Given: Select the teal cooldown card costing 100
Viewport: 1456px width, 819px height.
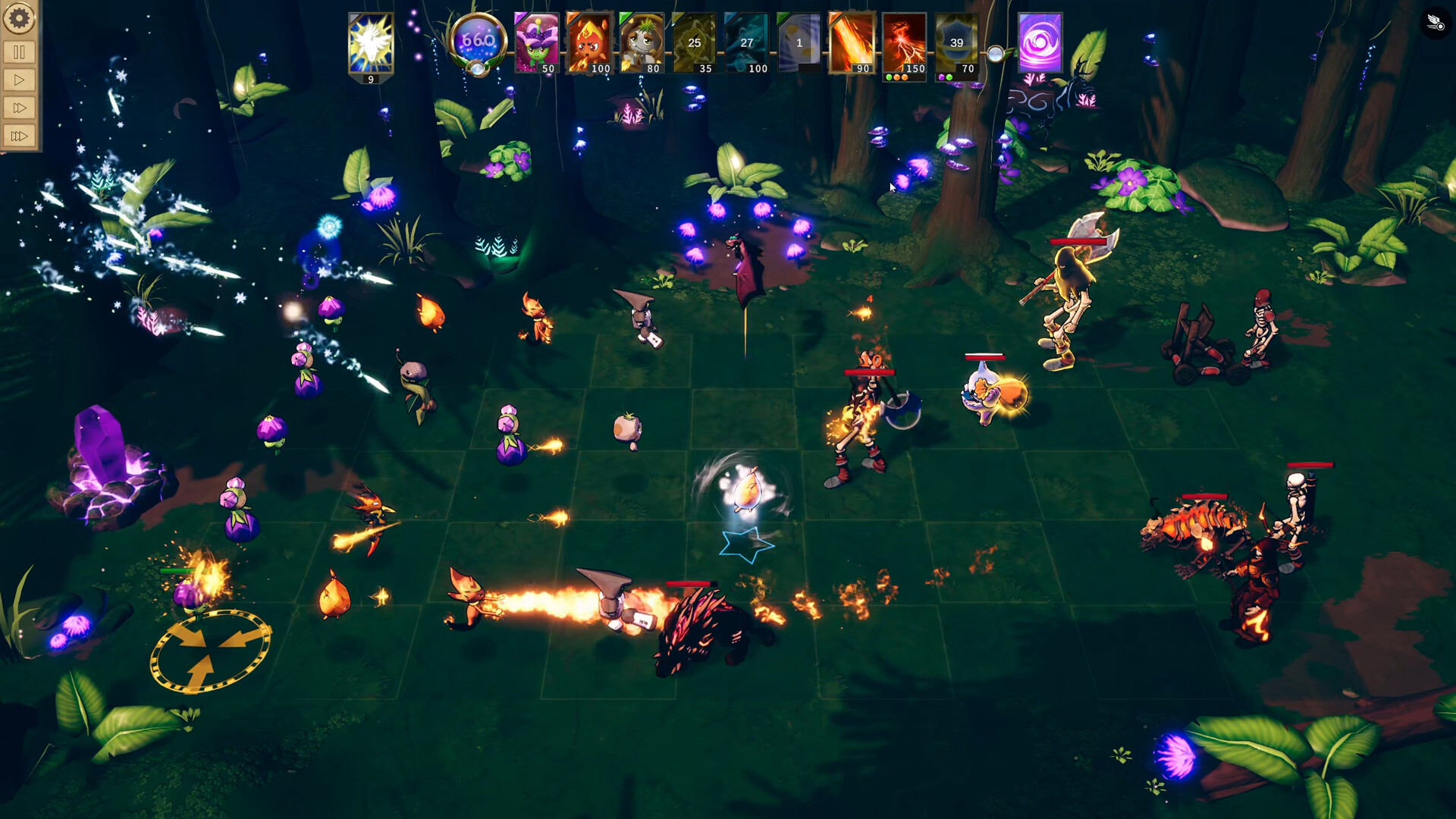Looking at the screenshot, I should pos(747,43).
